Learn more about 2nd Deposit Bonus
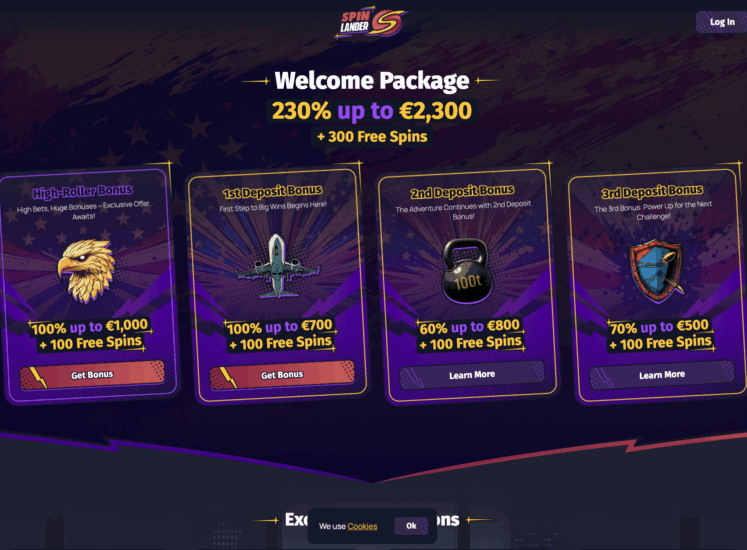This screenshot has height=550, width=747. click(472, 375)
